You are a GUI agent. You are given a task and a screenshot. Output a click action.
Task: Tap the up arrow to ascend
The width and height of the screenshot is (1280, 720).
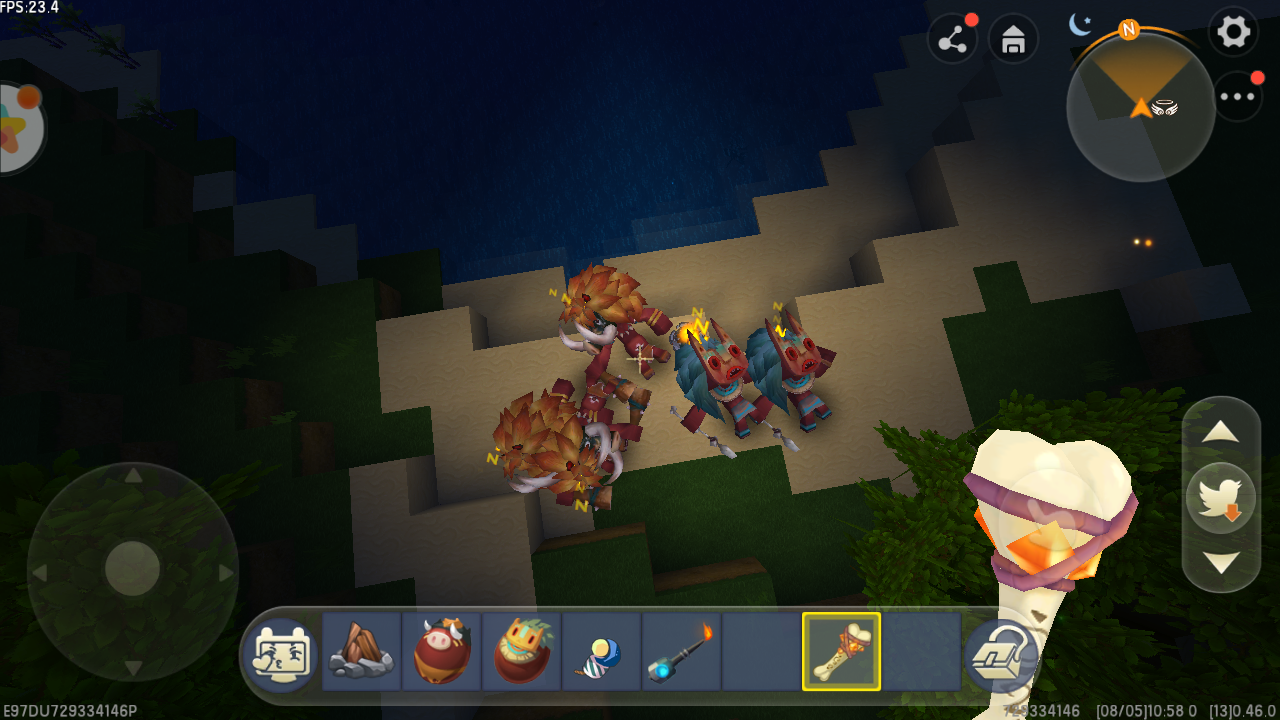click(1221, 432)
